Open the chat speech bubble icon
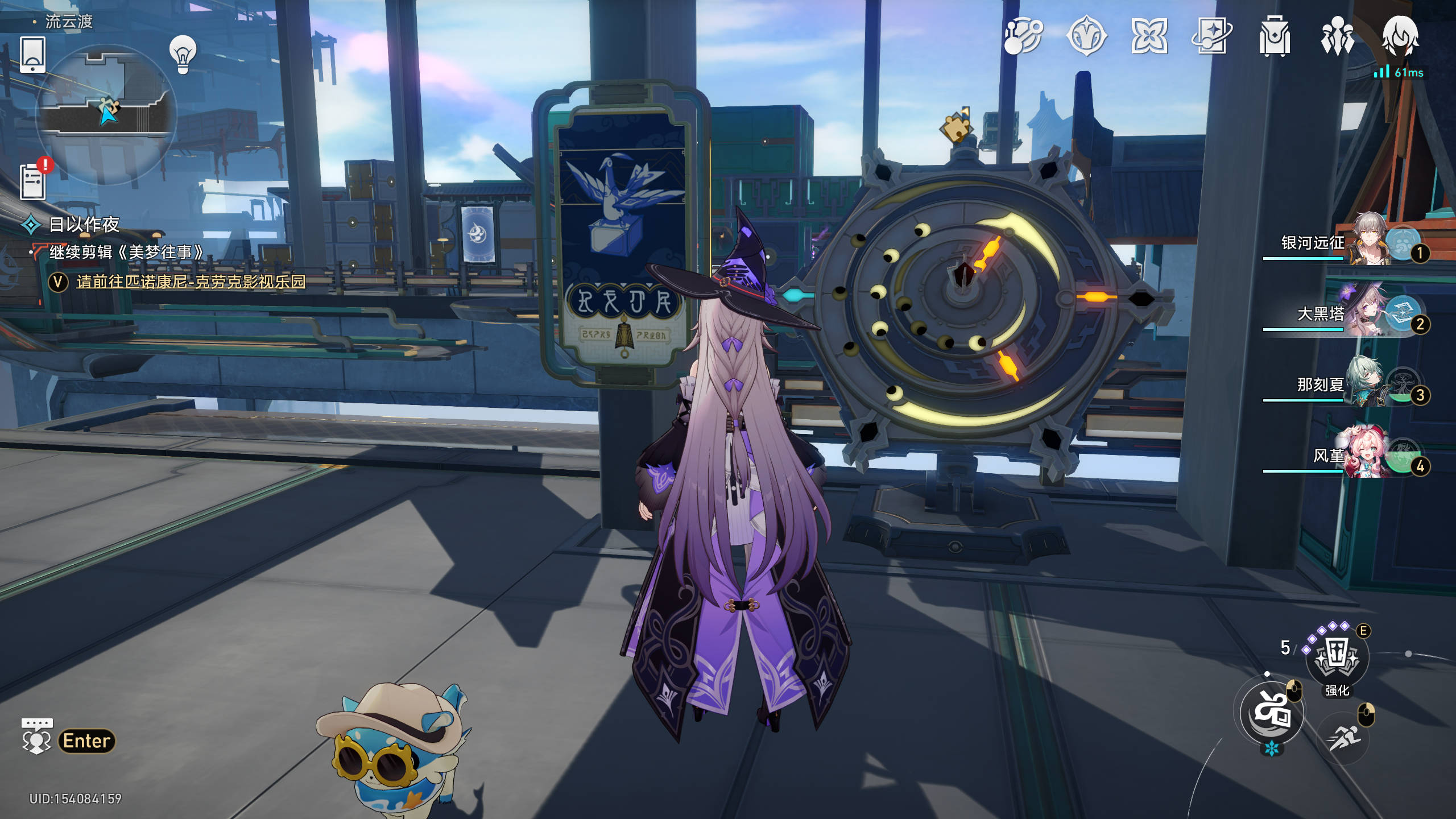The height and width of the screenshot is (819, 1456). coord(36,736)
